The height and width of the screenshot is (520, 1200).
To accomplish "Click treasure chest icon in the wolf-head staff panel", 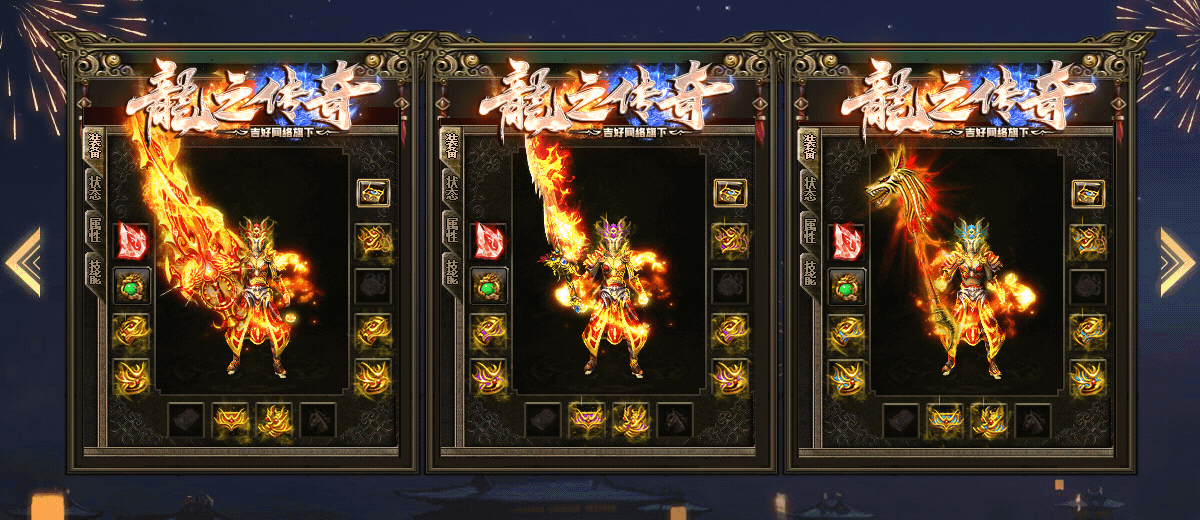I will [x=1088, y=193].
